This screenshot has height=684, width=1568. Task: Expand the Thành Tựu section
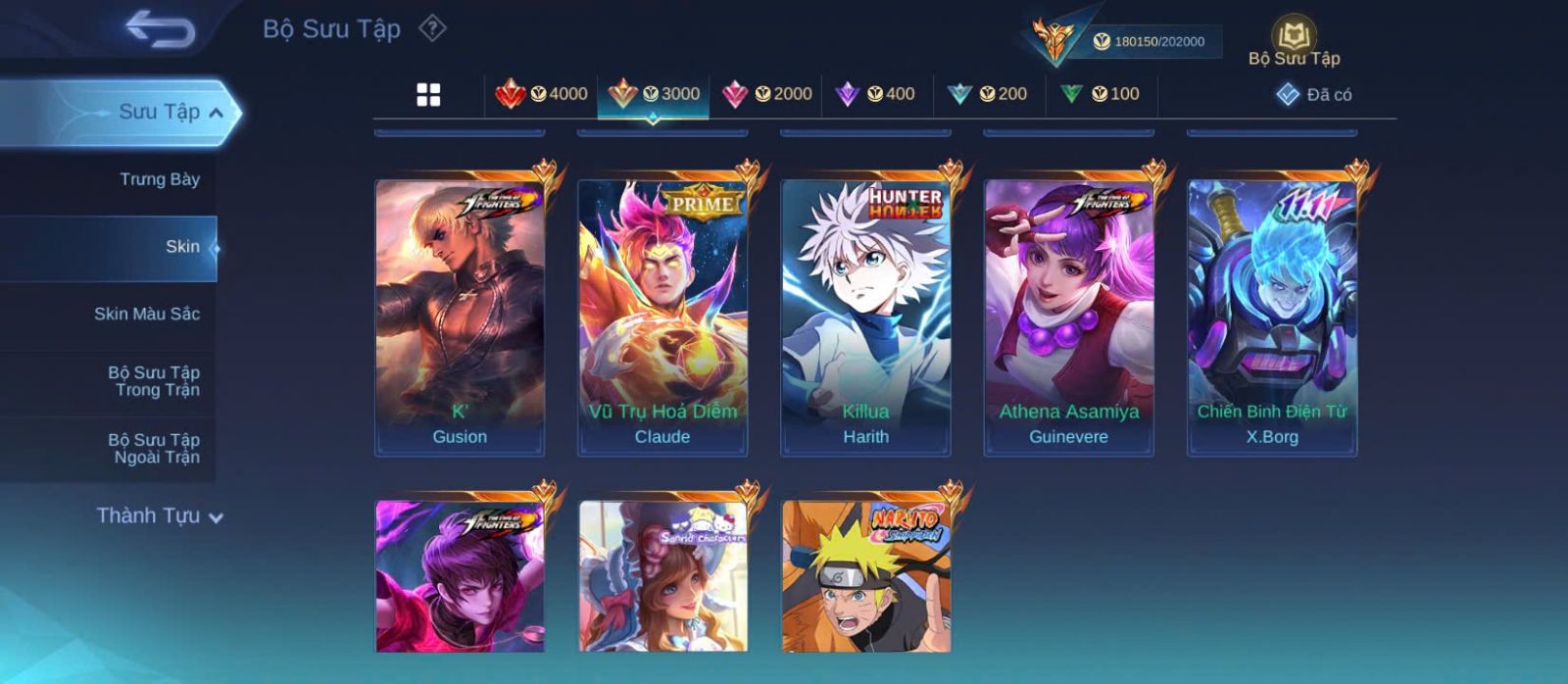pyautogui.click(x=159, y=516)
